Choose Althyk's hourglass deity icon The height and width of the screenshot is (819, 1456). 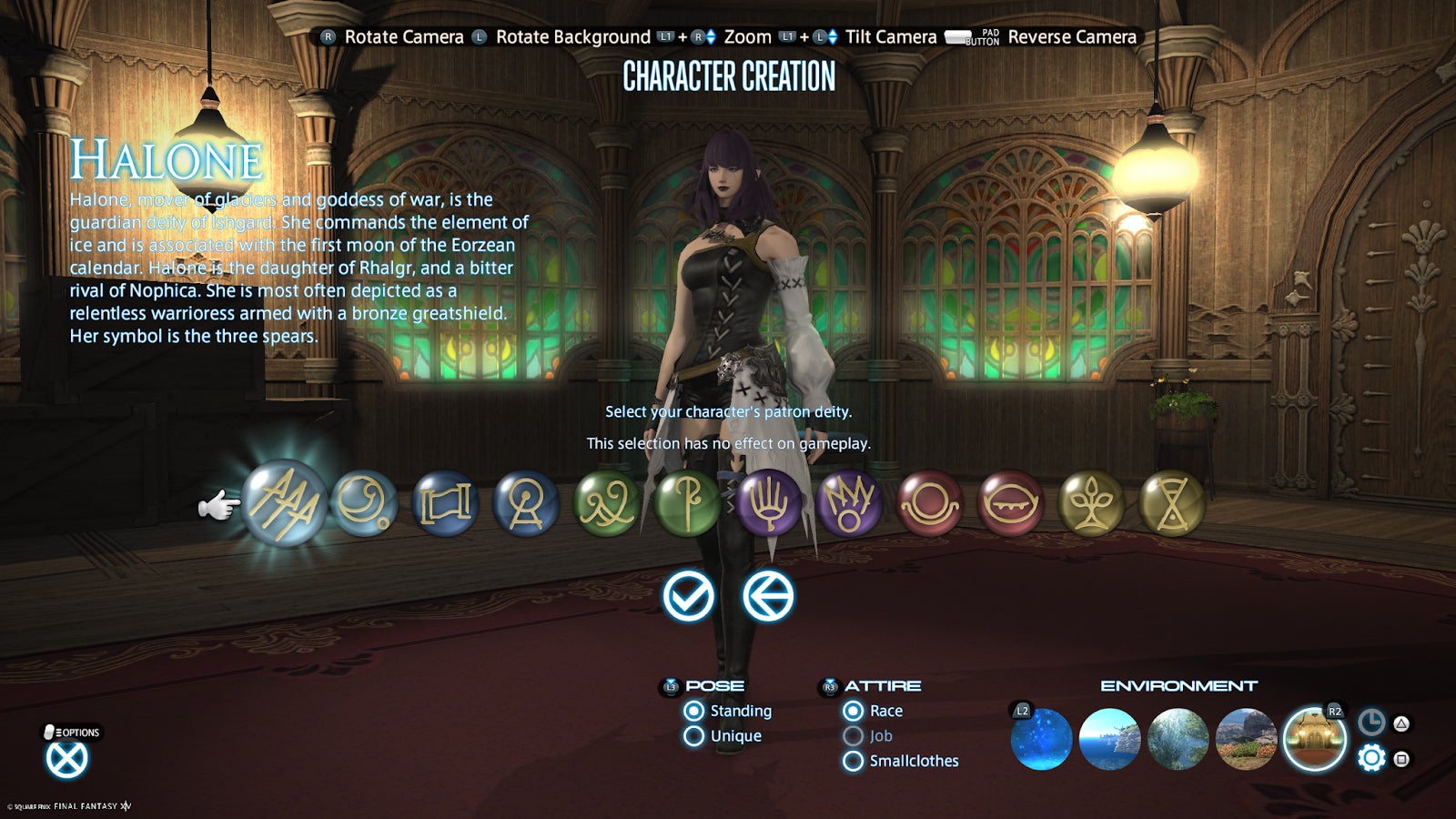[1172, 505]
